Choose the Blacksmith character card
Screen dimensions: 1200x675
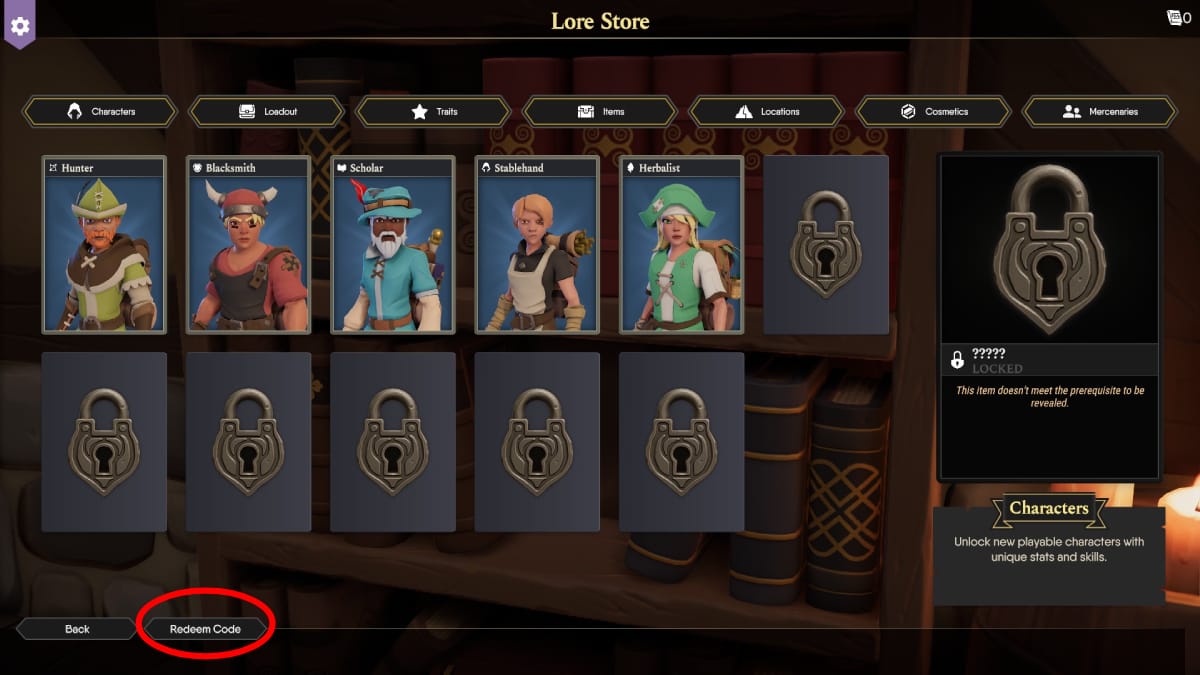coord(248,245)
